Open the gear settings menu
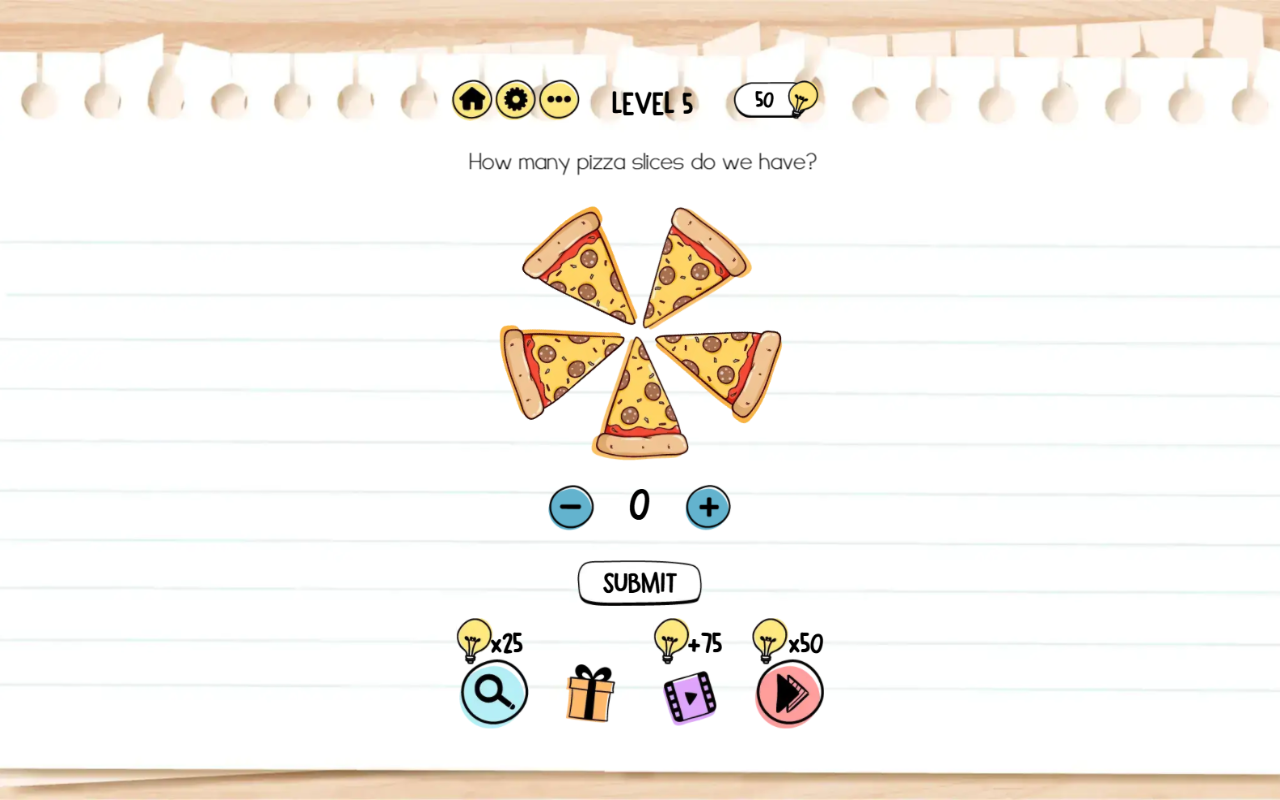Screen dimensions: 1280x800 tap(515, 100)
